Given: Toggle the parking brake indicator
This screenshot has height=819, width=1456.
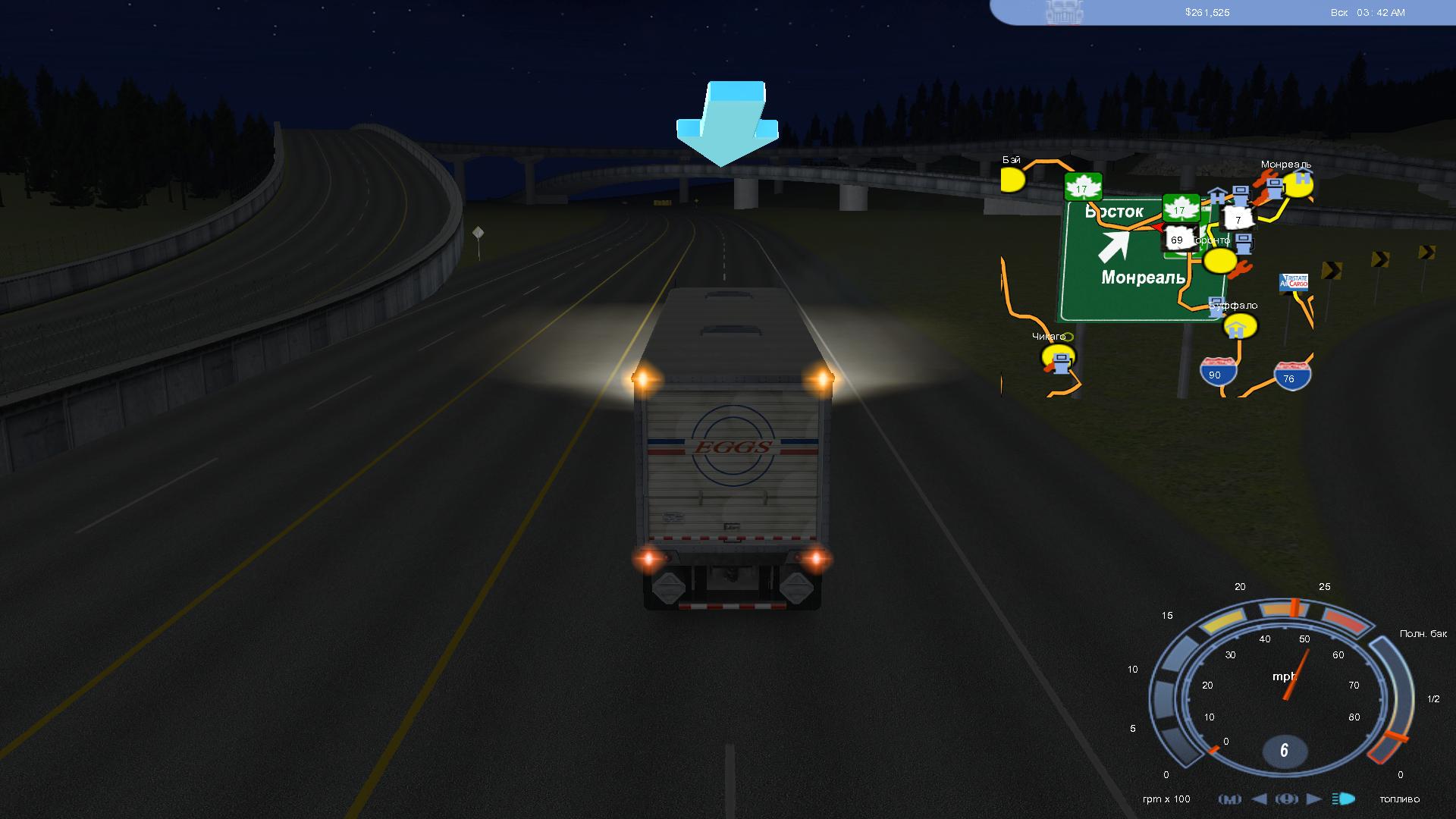Looking at the screenshot, I should tap(1287, 799).
